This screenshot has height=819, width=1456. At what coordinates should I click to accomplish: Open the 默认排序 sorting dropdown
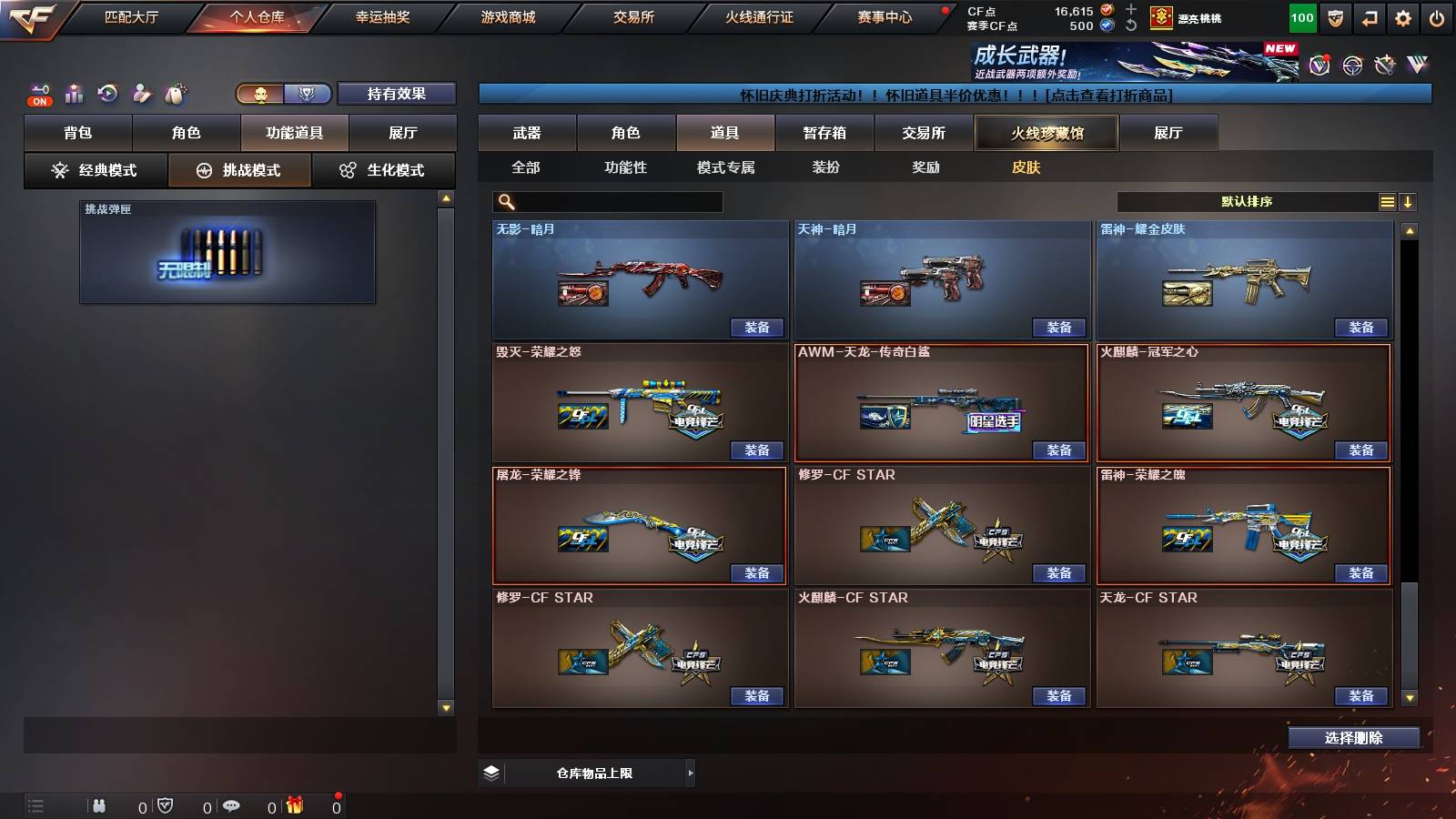tap(1247, 201)
